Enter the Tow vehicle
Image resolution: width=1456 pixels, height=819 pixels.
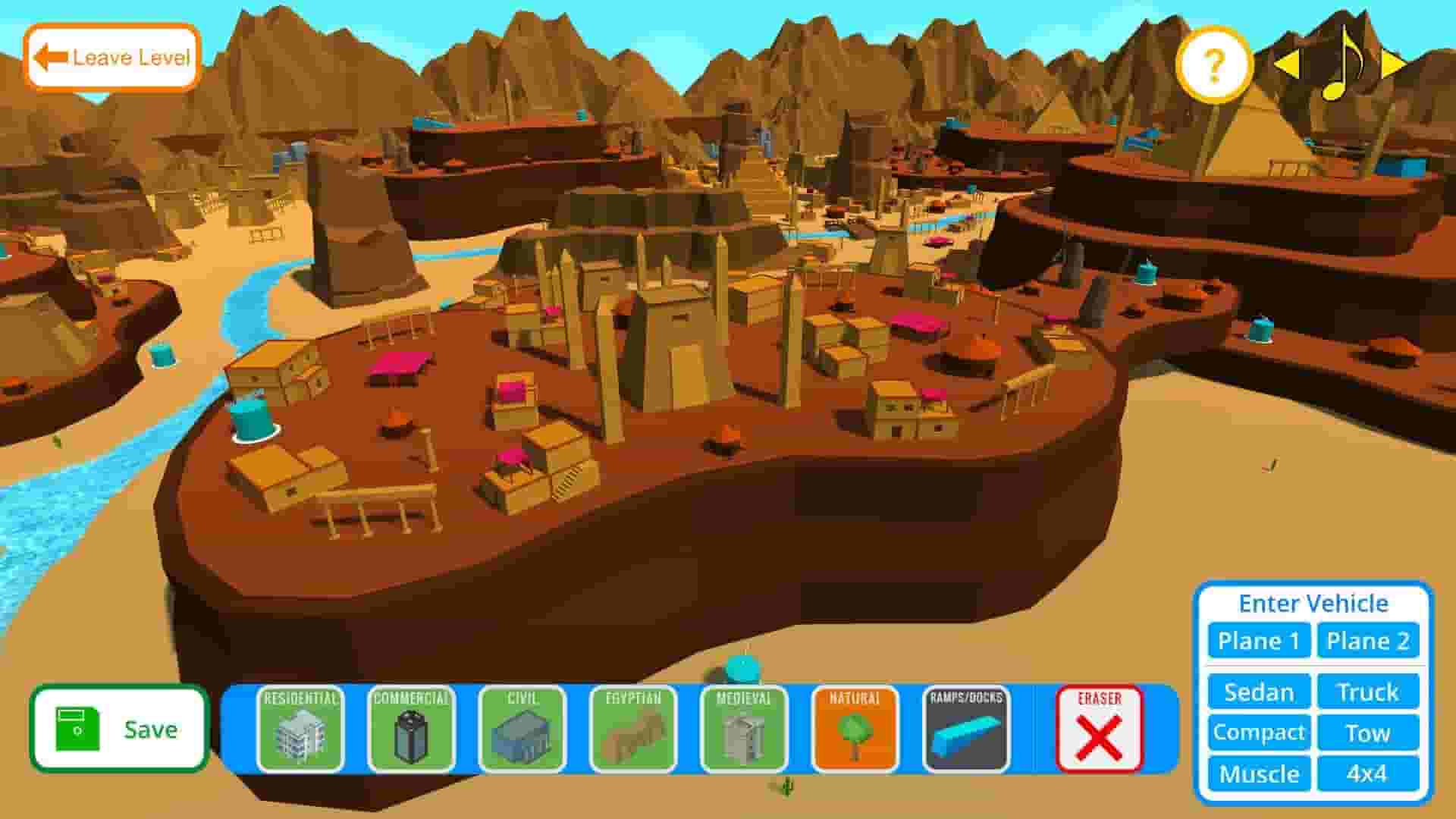1369,733
